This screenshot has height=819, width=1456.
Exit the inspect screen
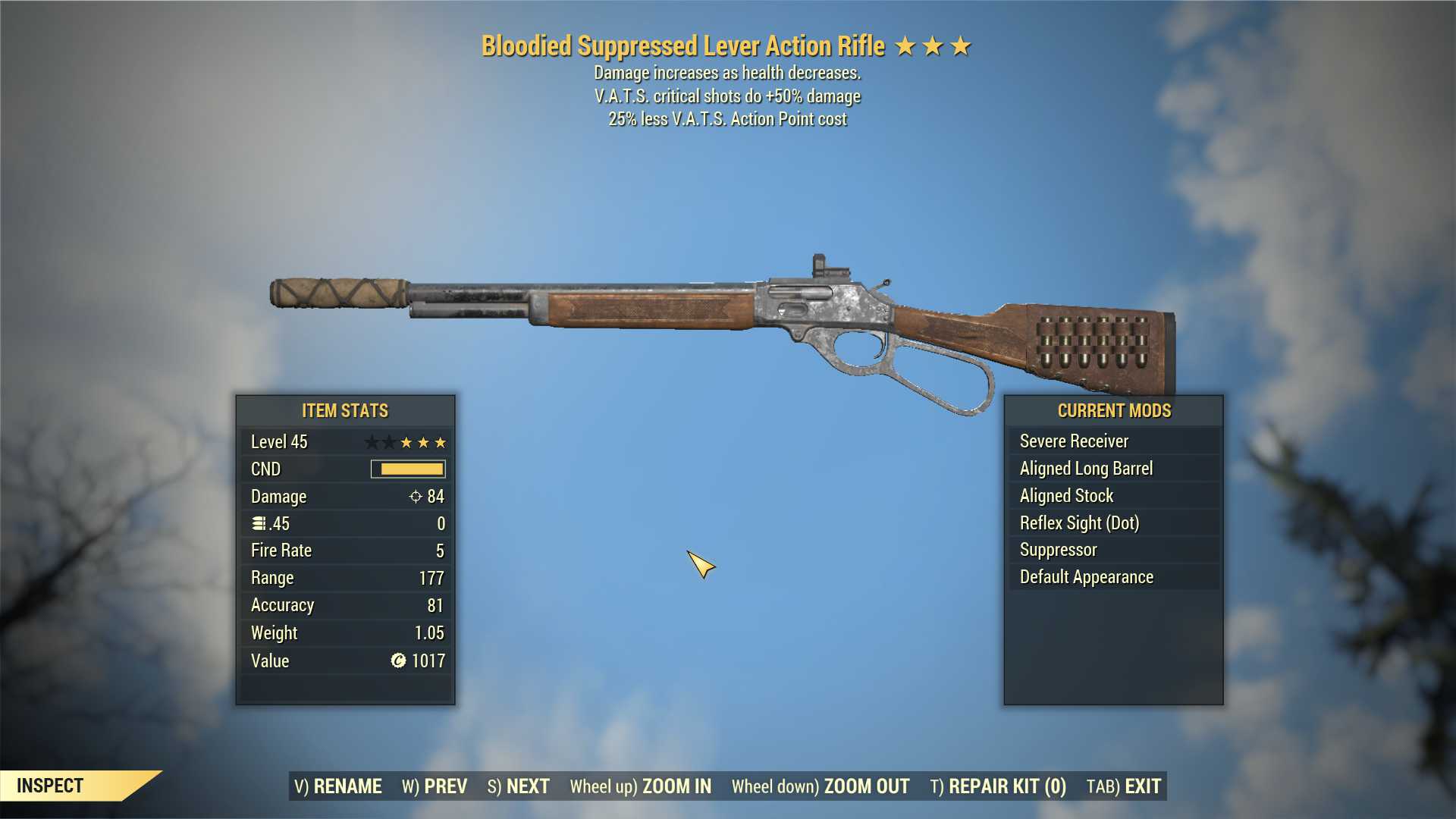(x=1124, y=786)
